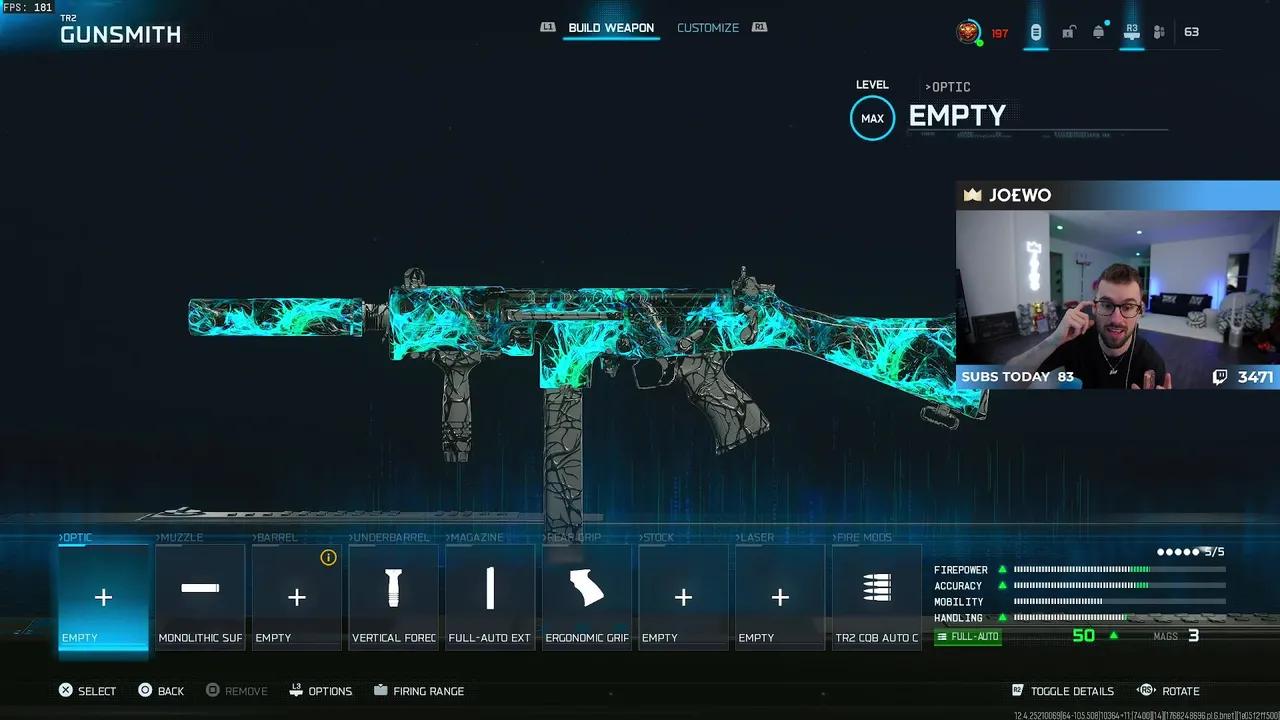Open the empty Stock attachment slot

683,597
